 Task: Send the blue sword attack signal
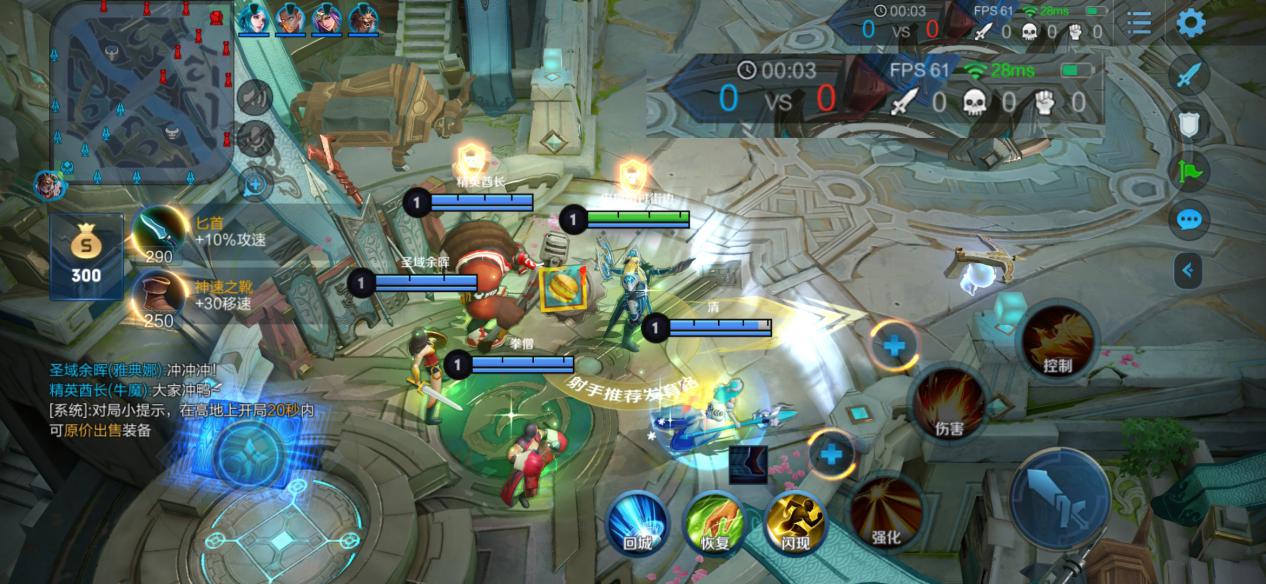[1189, 74]
